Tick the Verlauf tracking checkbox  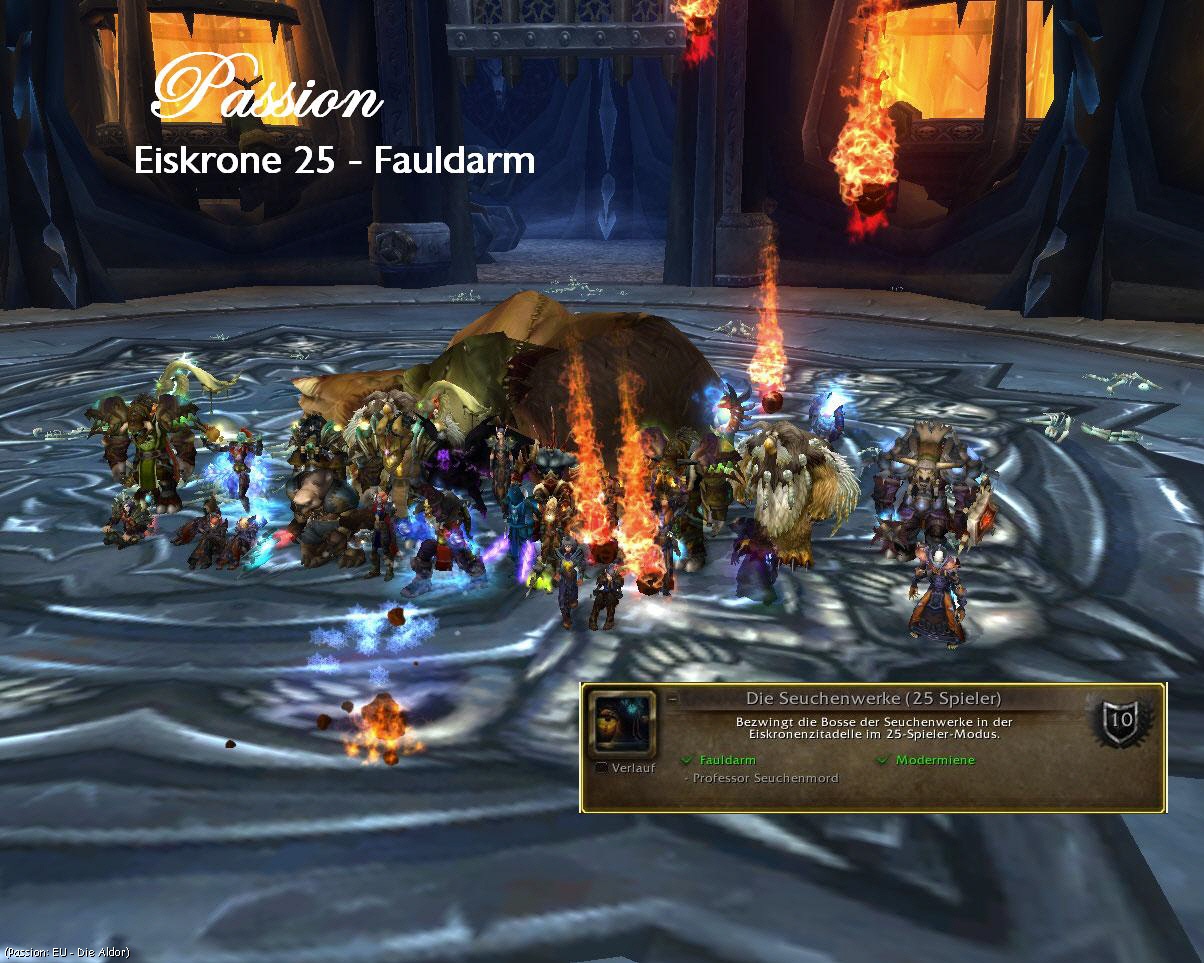tap(601, 768)
